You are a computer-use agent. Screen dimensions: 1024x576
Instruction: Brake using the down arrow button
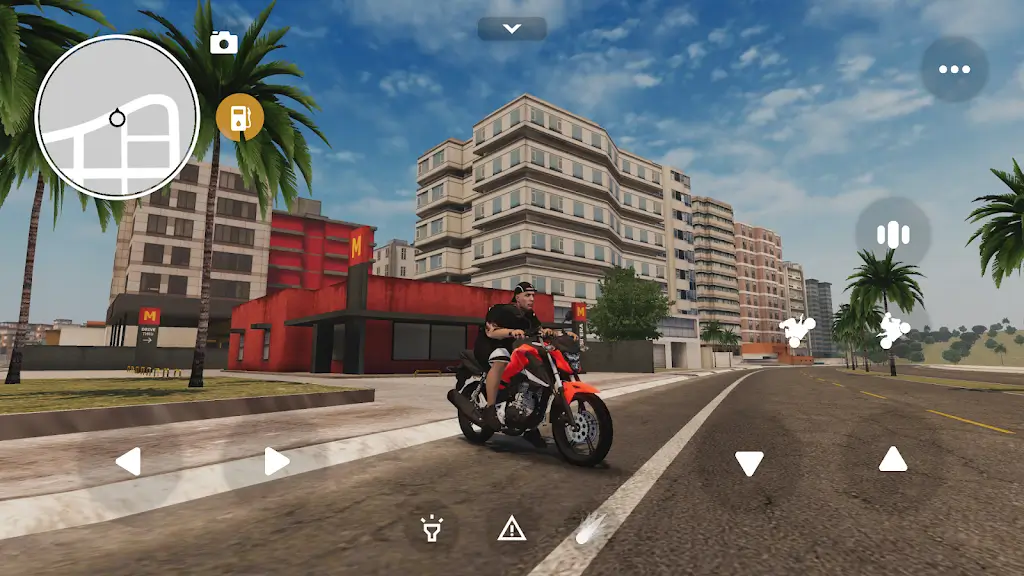click(749, 462)
